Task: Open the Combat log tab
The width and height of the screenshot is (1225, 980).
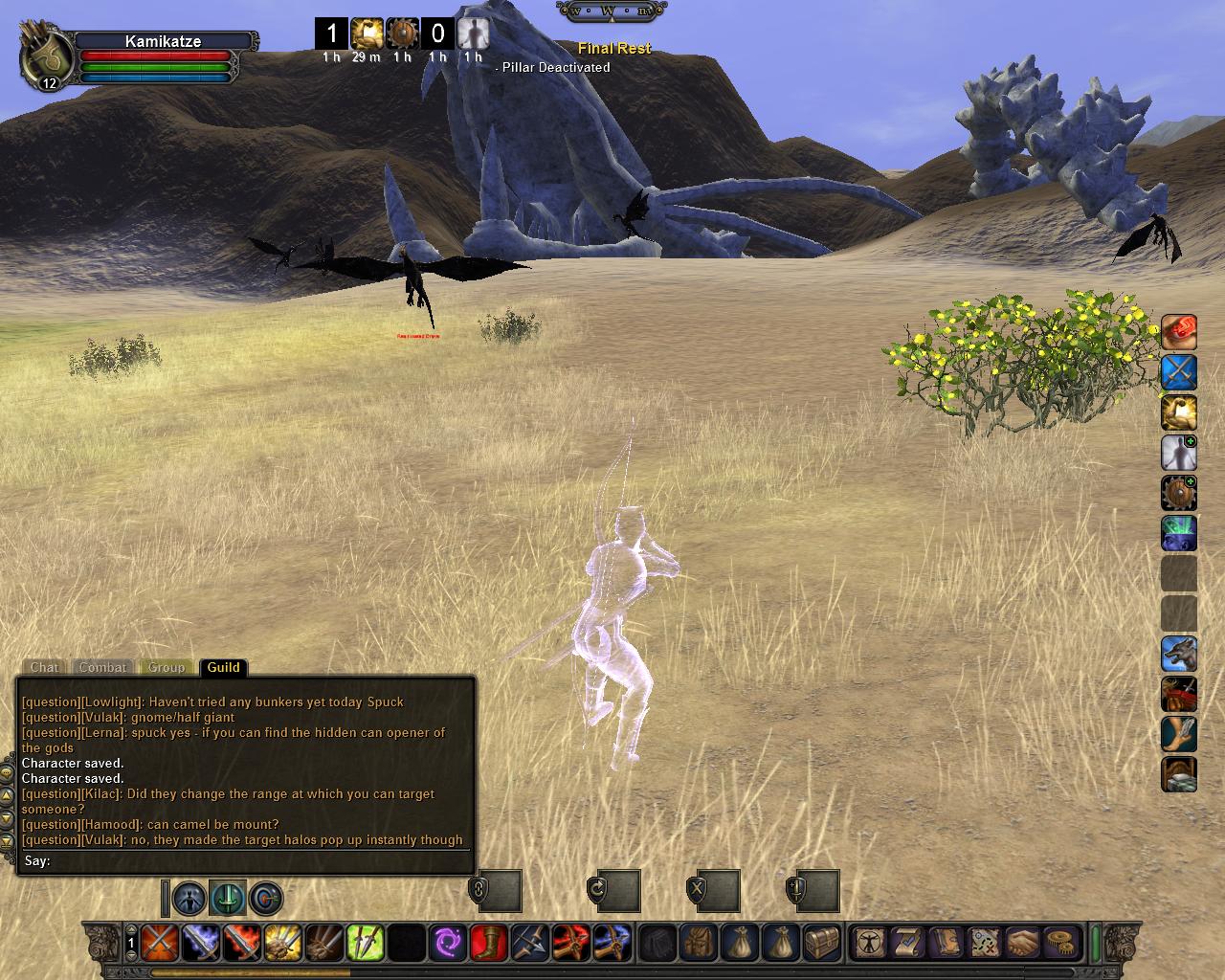Action: (x=102, y=667)
